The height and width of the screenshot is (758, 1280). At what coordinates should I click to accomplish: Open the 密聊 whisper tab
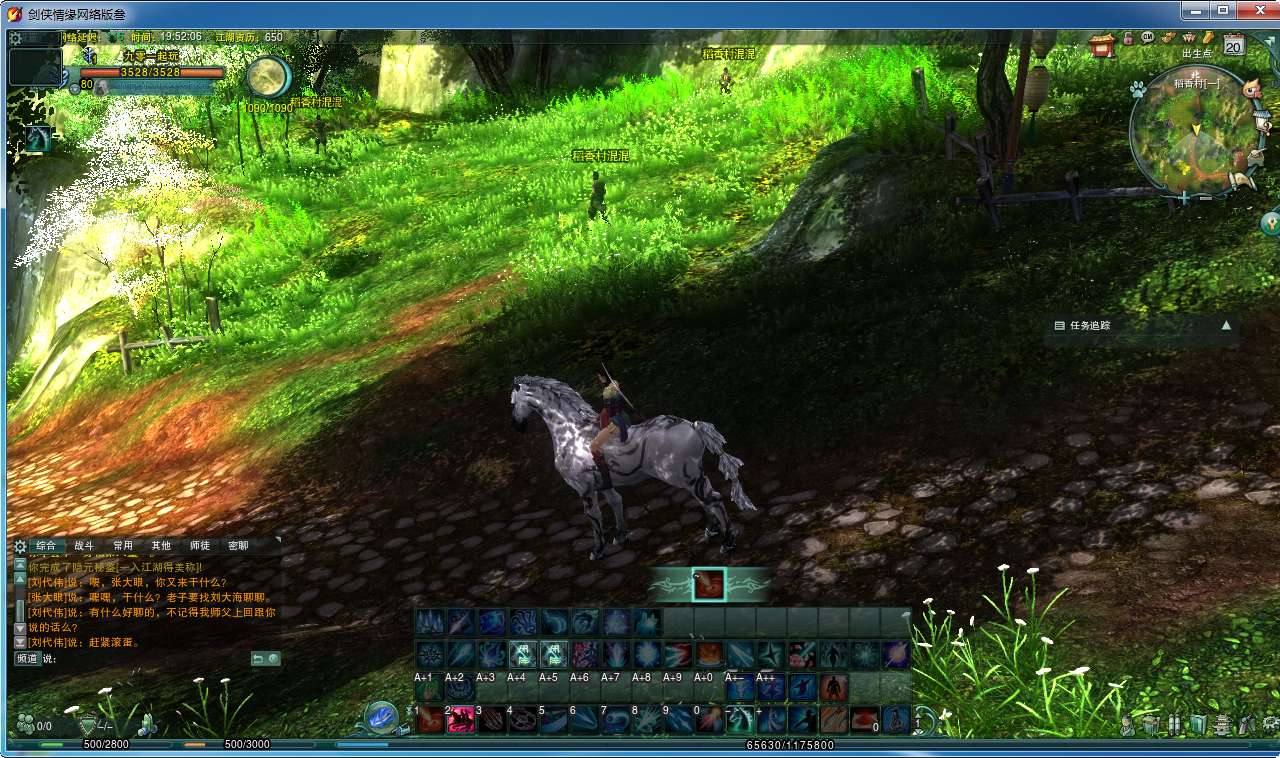pos(238,546)
